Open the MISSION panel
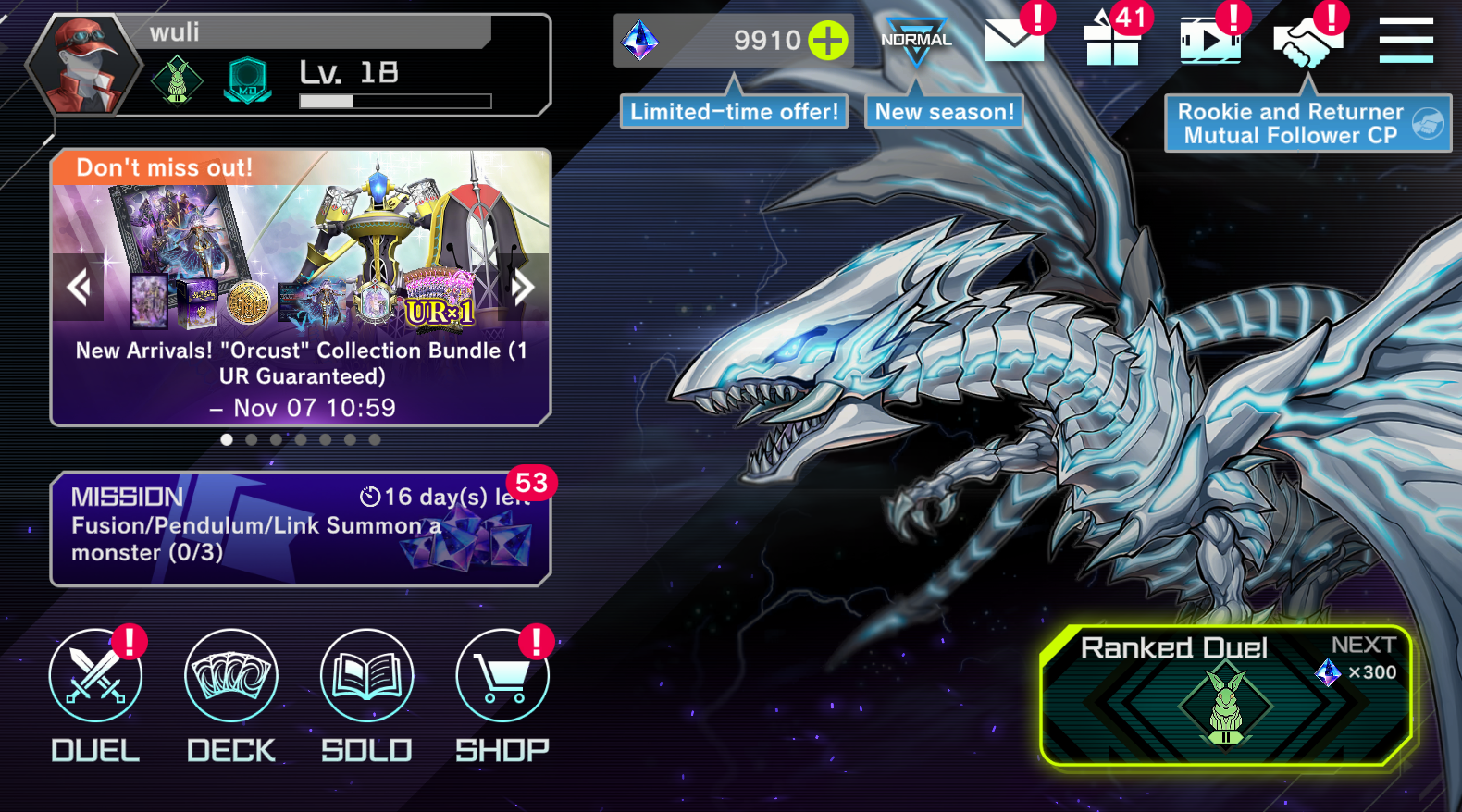The width and height of the screenshot is (1462, 812). click(x=300, y=529)
